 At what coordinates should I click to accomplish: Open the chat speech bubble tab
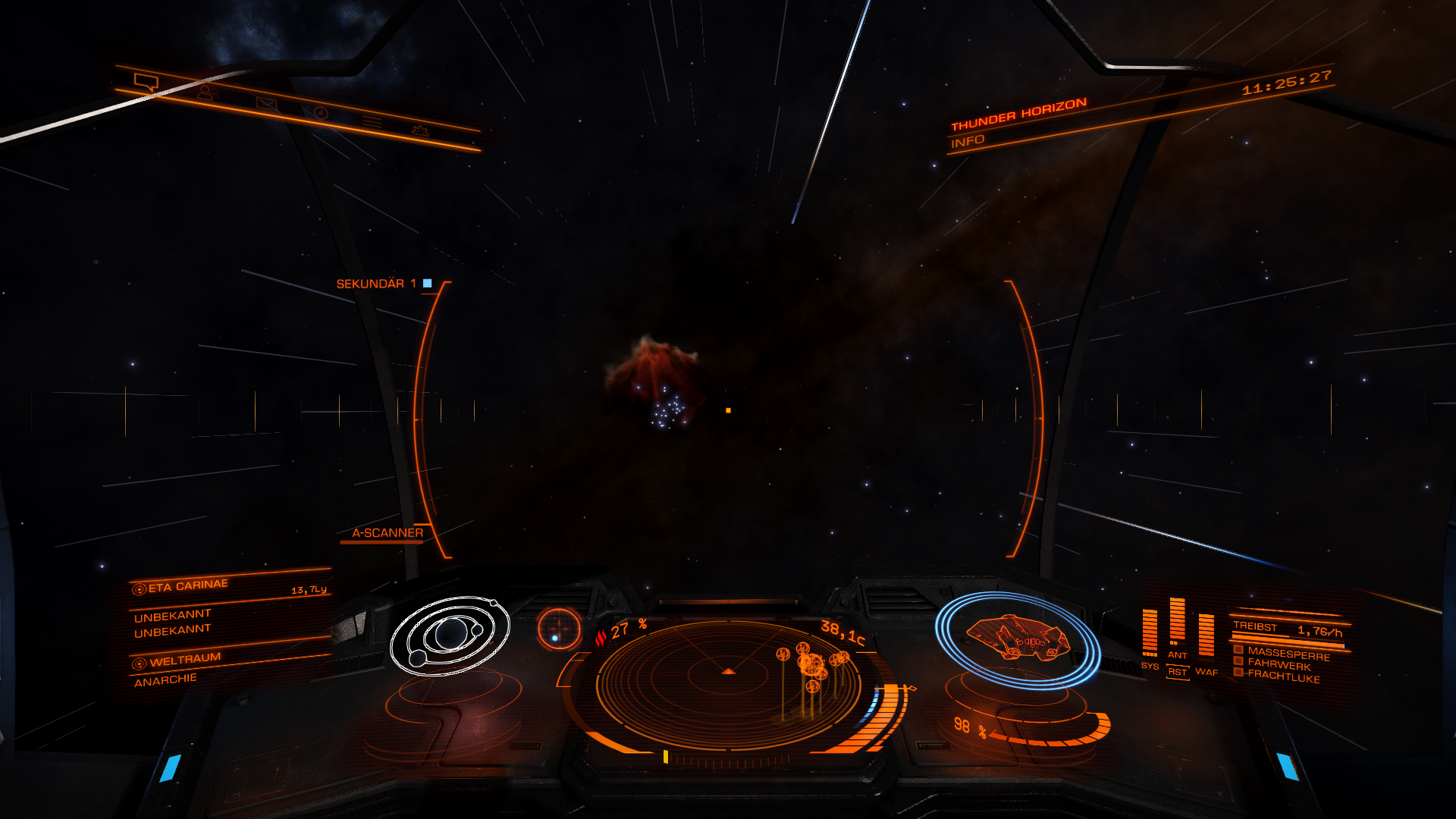click(146, 82)
